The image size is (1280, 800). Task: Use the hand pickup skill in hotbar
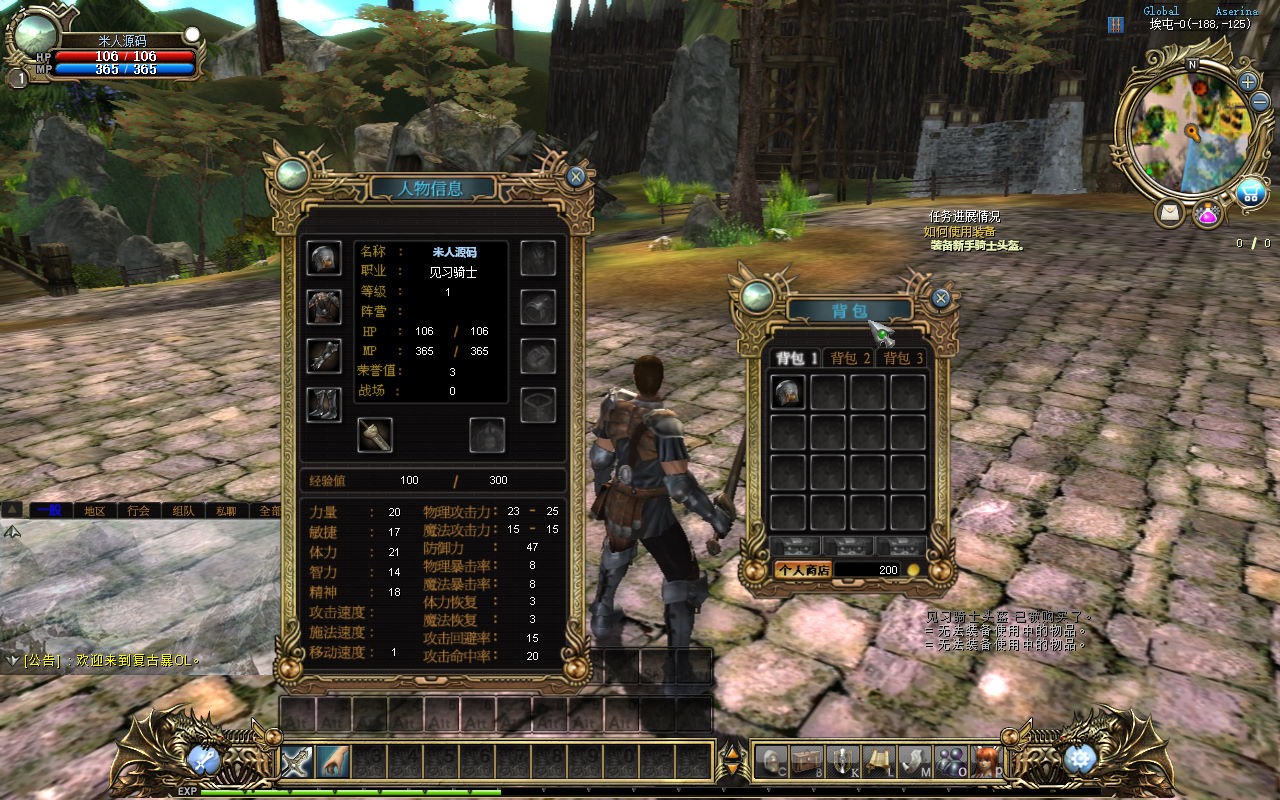point(333,762)
